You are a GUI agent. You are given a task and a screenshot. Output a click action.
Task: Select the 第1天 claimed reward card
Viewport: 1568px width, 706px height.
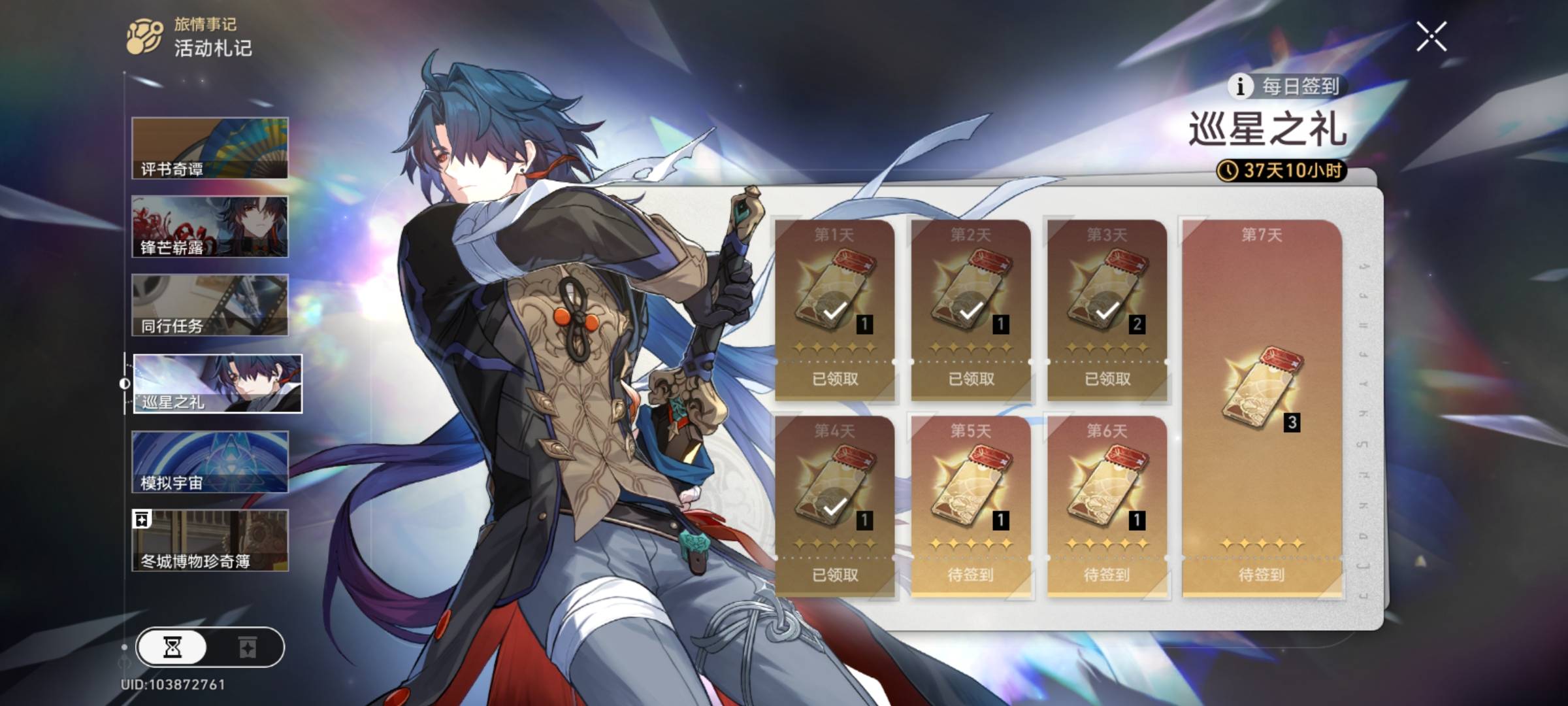pos(834,311)
